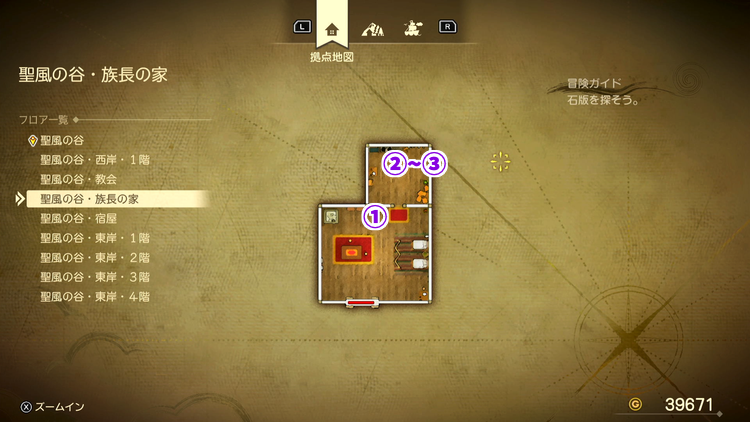The height and width of the screenshot is (422, 750).
Task: Show the 聖風の谷・宿屋 floor map
Action: click(x=81, y=218)
